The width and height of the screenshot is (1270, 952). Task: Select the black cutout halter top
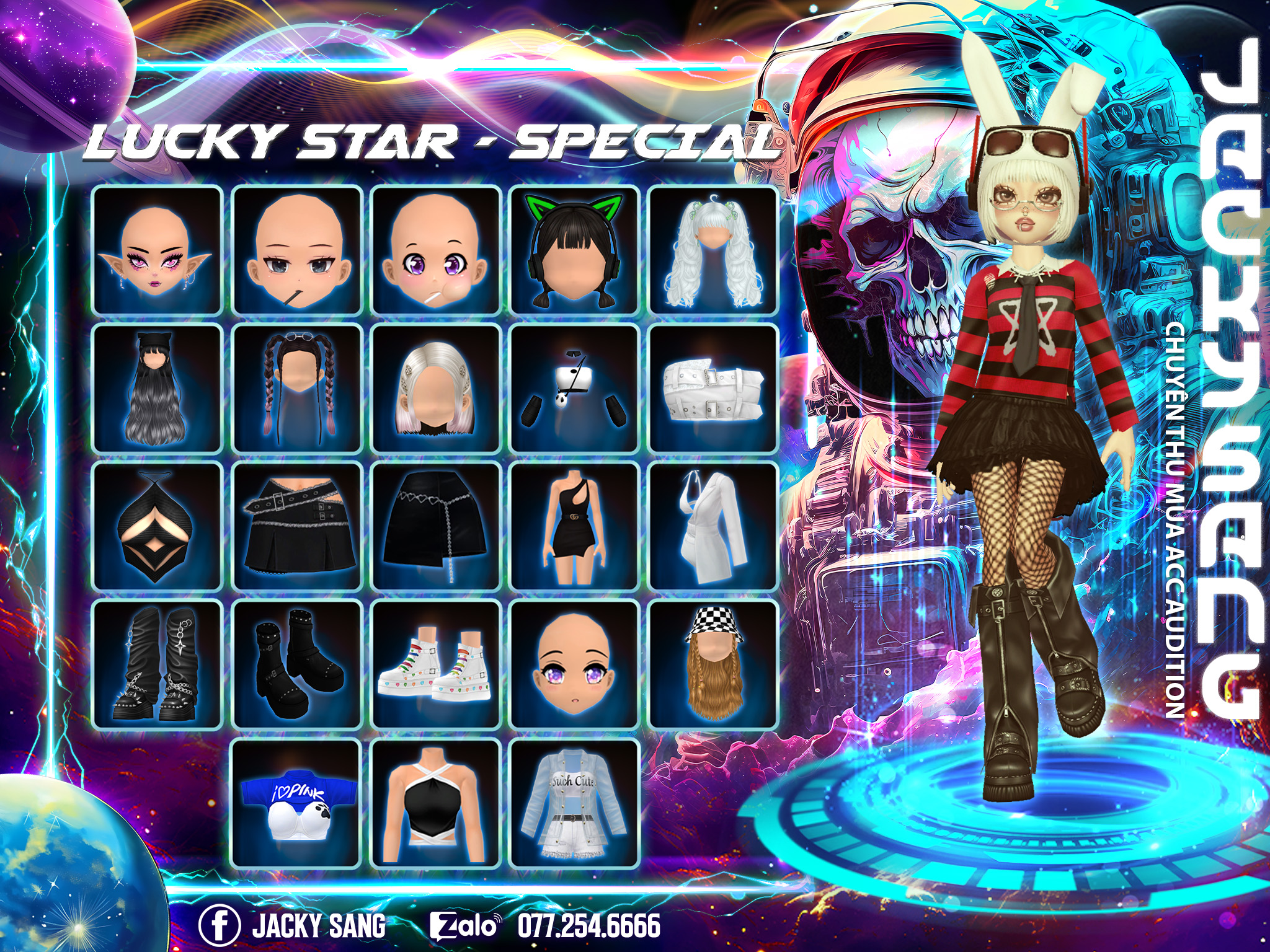pos(157,526)
